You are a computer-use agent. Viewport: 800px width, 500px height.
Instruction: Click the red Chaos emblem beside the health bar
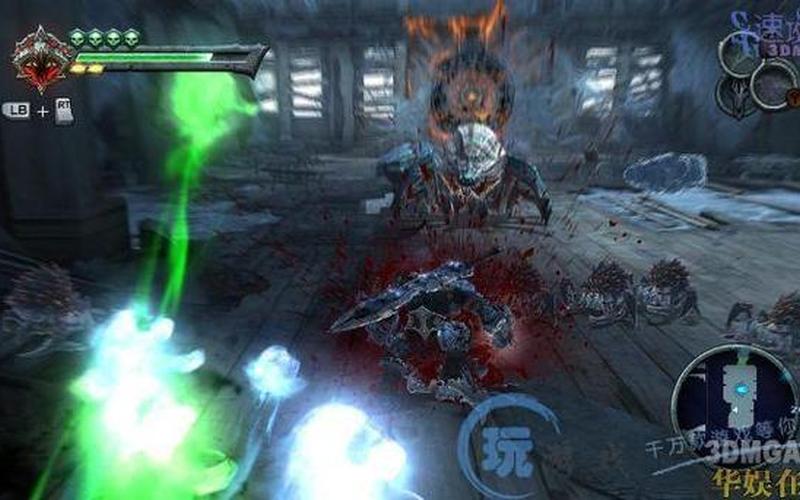[42, 60]
